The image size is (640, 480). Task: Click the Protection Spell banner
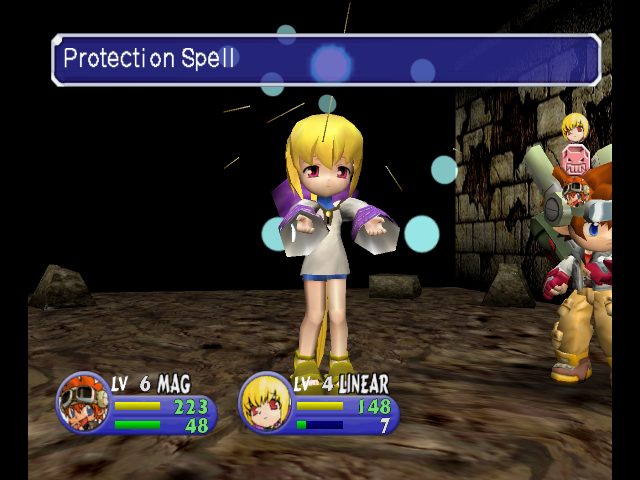pos(326,60)
